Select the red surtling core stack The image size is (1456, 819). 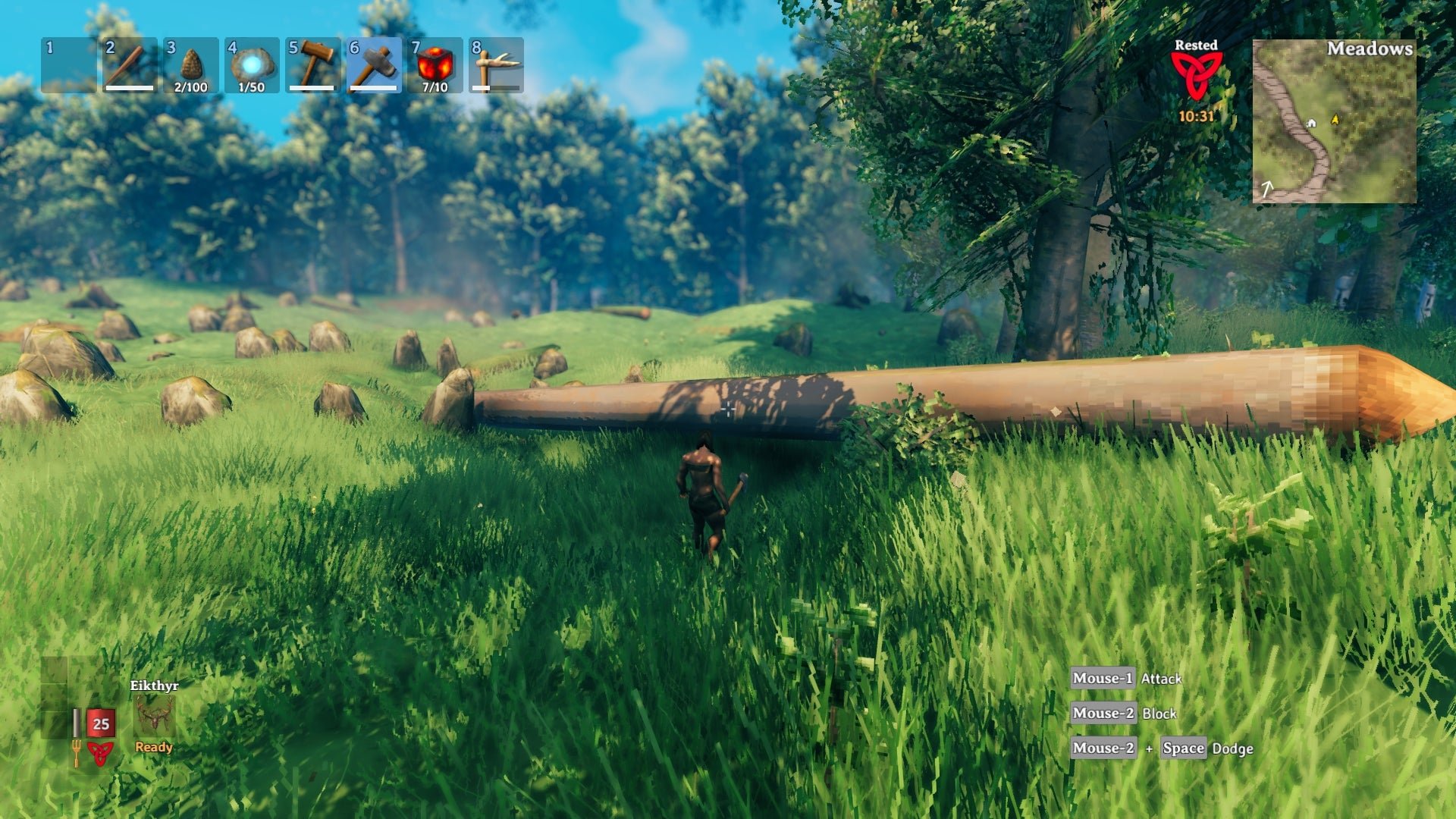(x=435, y=65)
